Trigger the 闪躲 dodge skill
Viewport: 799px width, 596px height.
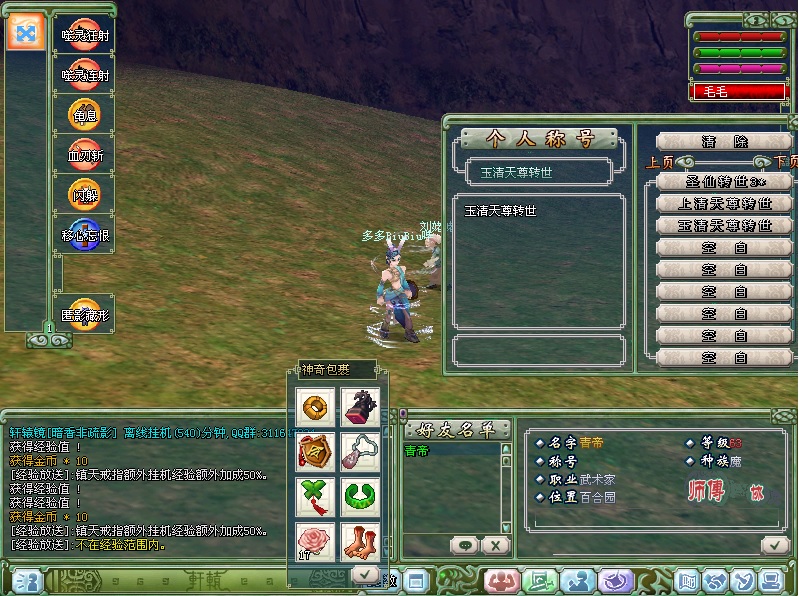pyautogui.click(x=84, y=195)
